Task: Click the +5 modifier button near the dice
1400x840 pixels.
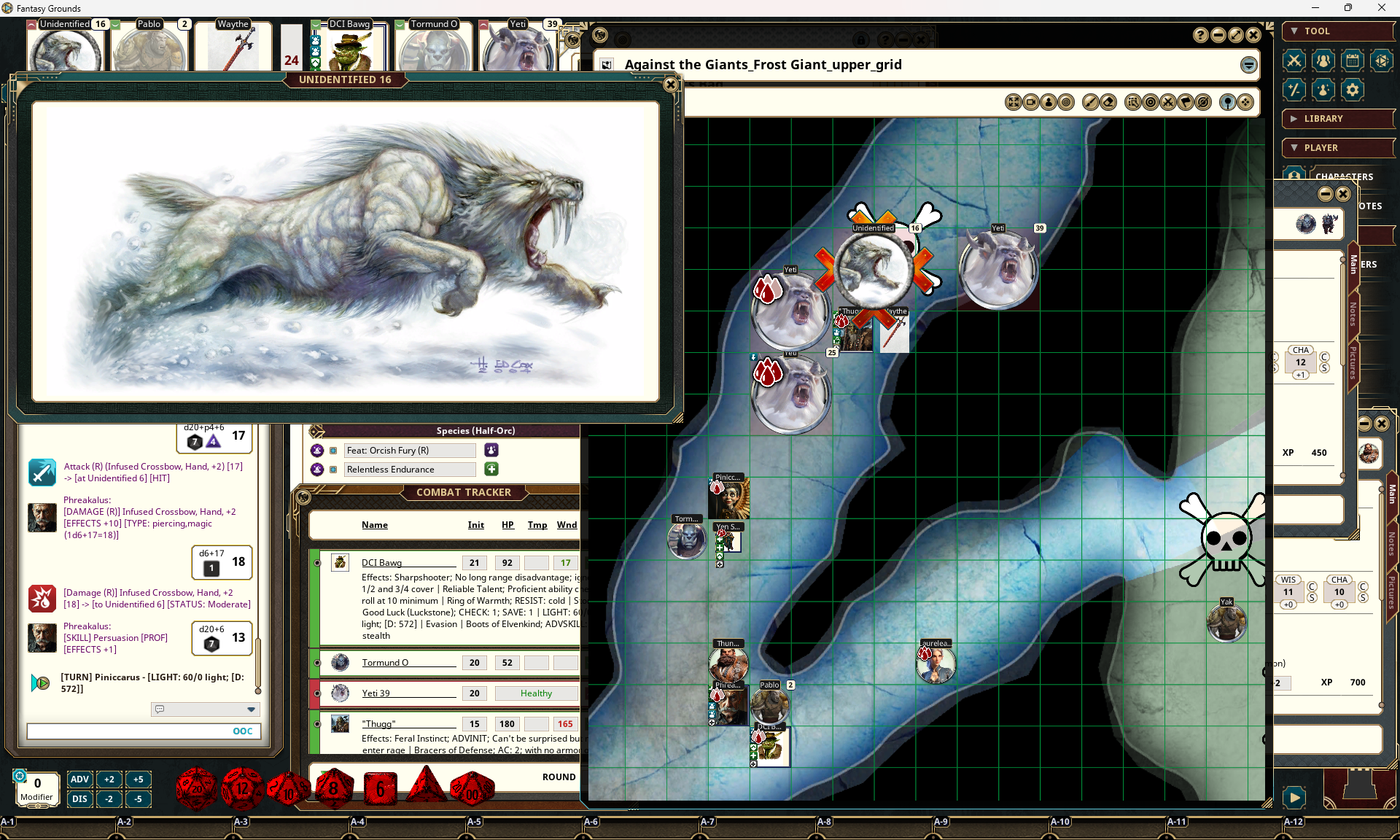Action: [x=139, y=779]
